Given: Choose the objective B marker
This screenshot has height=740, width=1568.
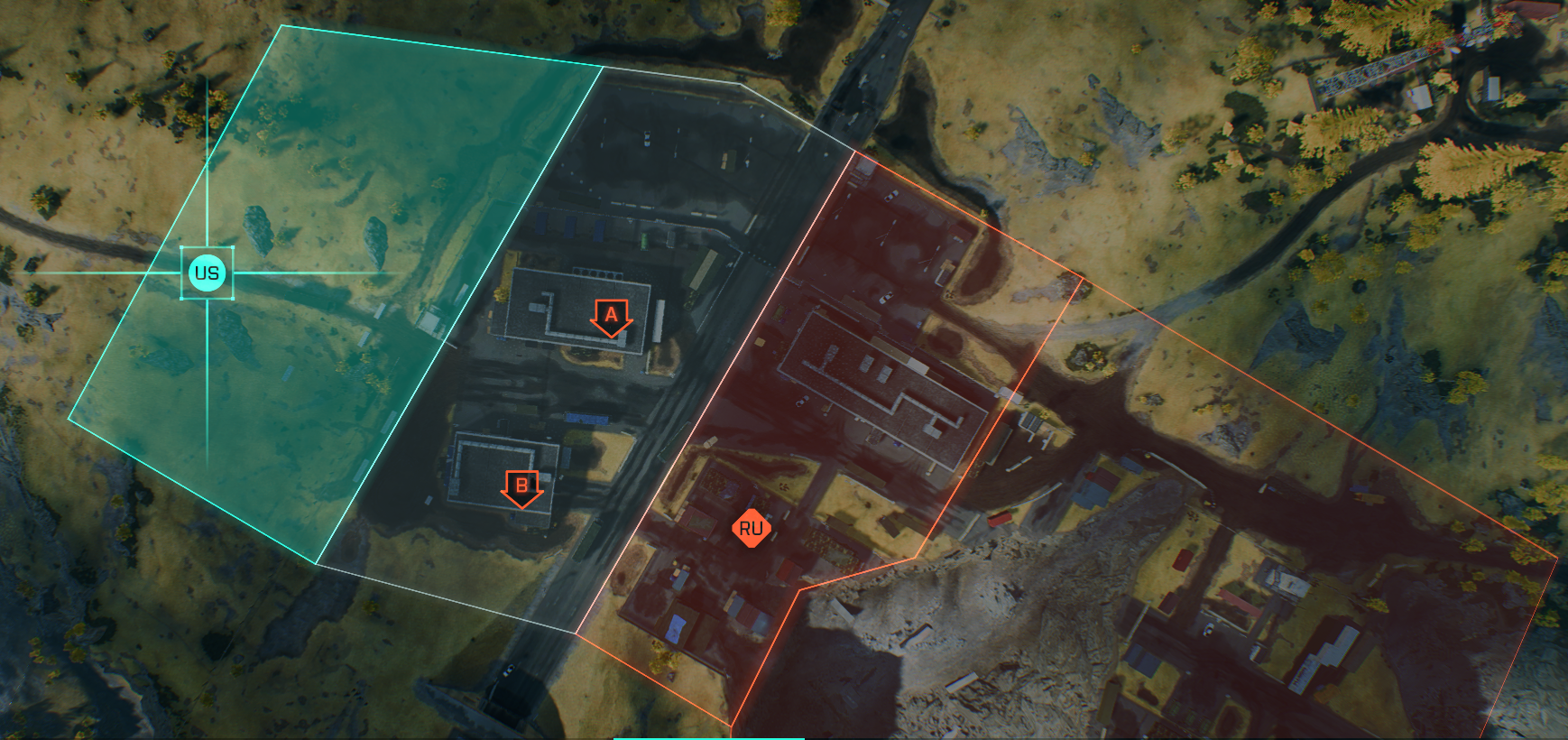Looking at the screenshot, I should [x=521, y=487].
